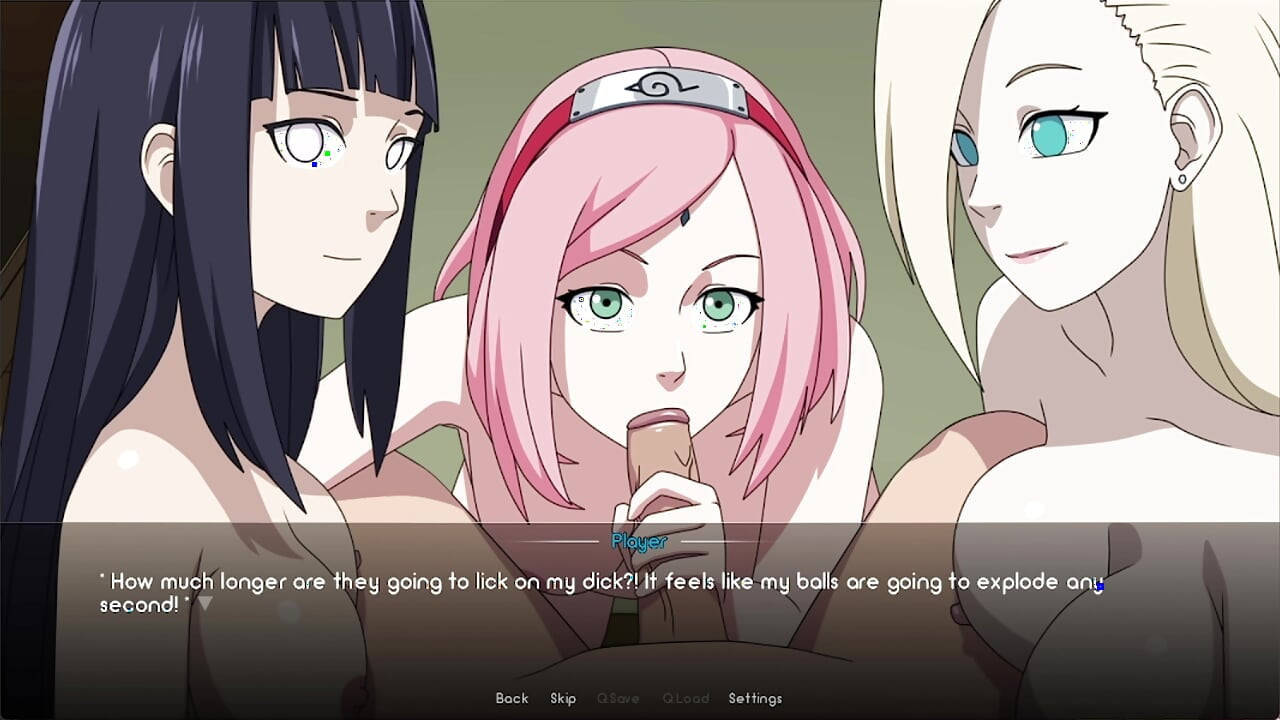The image size is (1280, 720).
Task: Click the Q.Save label in the bottom bar
Action: (x=619, y=698)
